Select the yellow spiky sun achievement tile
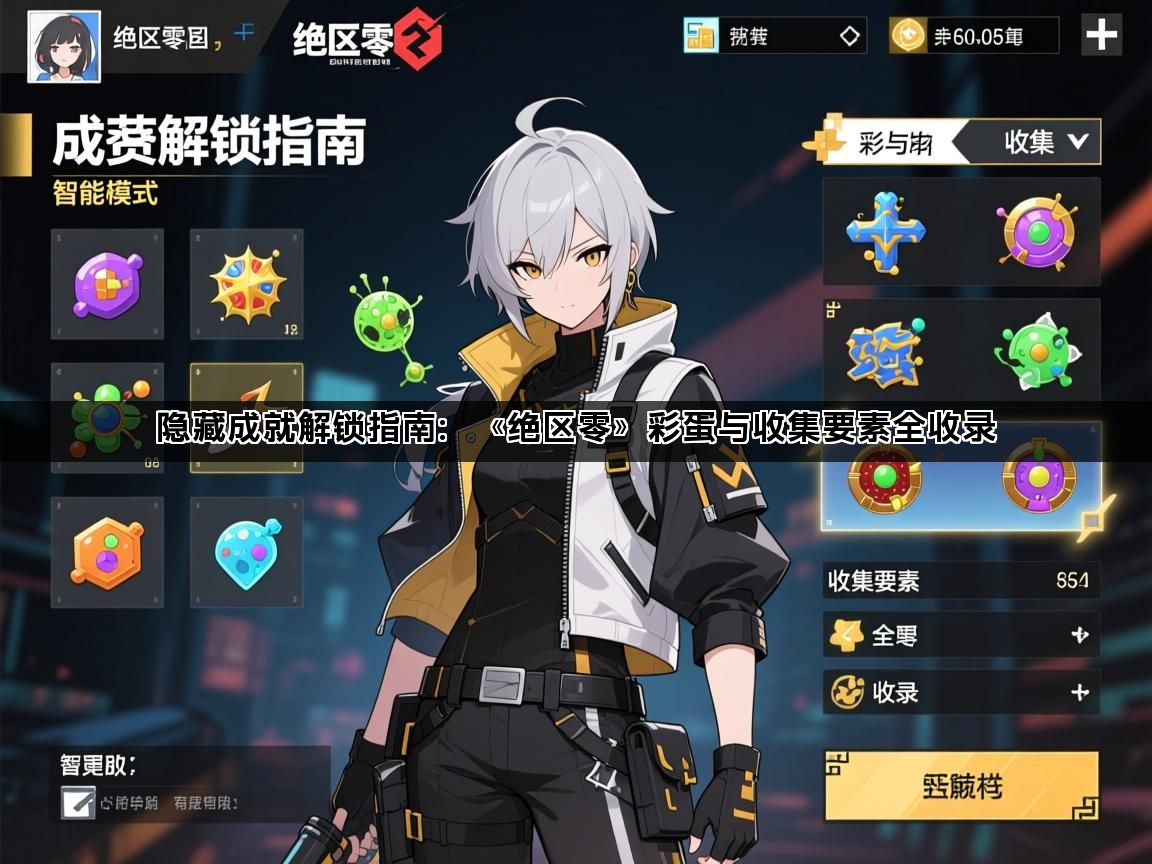 246,284
